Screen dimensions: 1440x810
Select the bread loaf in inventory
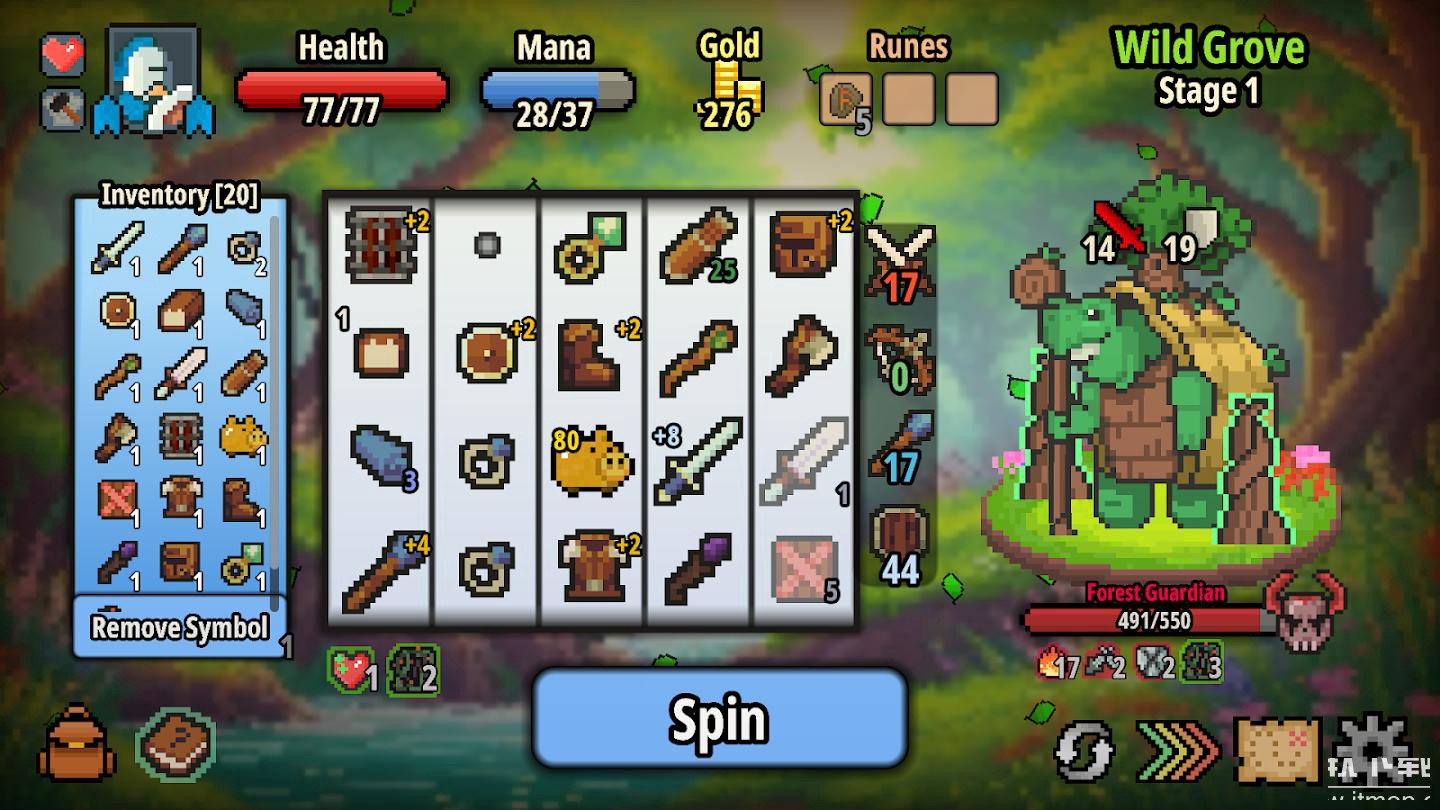pos(180,310)
